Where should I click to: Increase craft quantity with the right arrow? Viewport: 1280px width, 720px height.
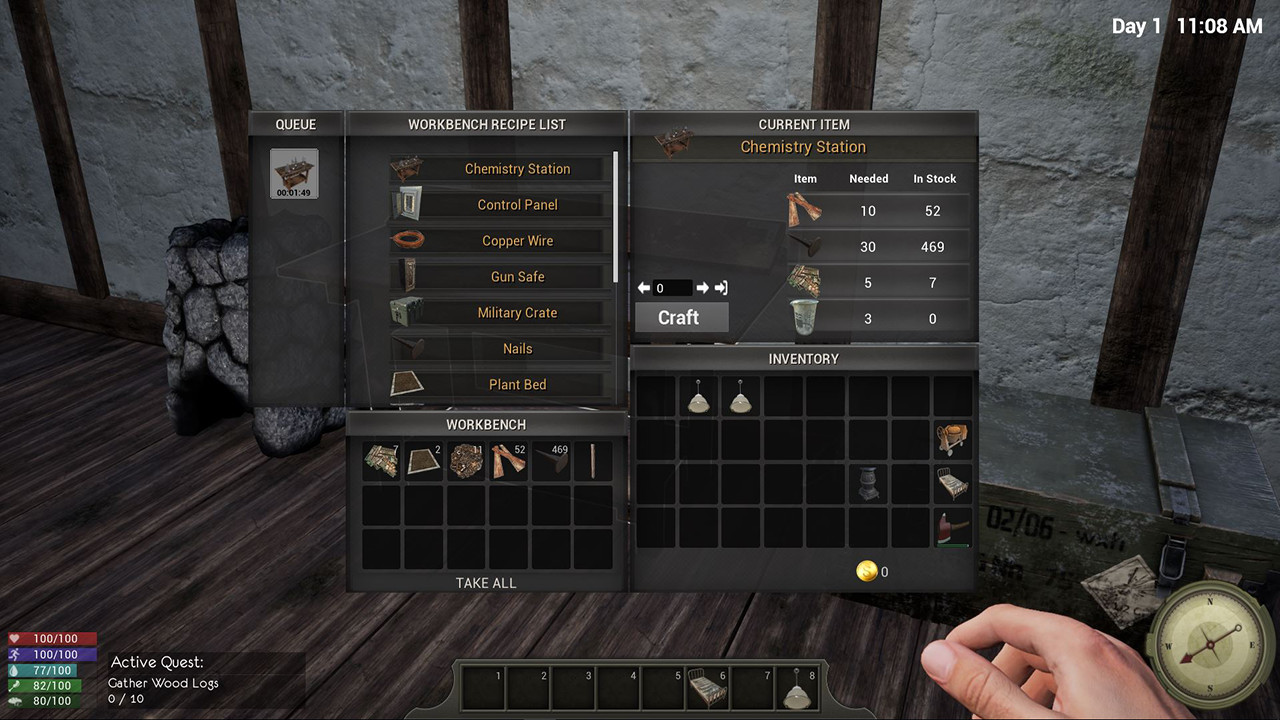point(702,288)
